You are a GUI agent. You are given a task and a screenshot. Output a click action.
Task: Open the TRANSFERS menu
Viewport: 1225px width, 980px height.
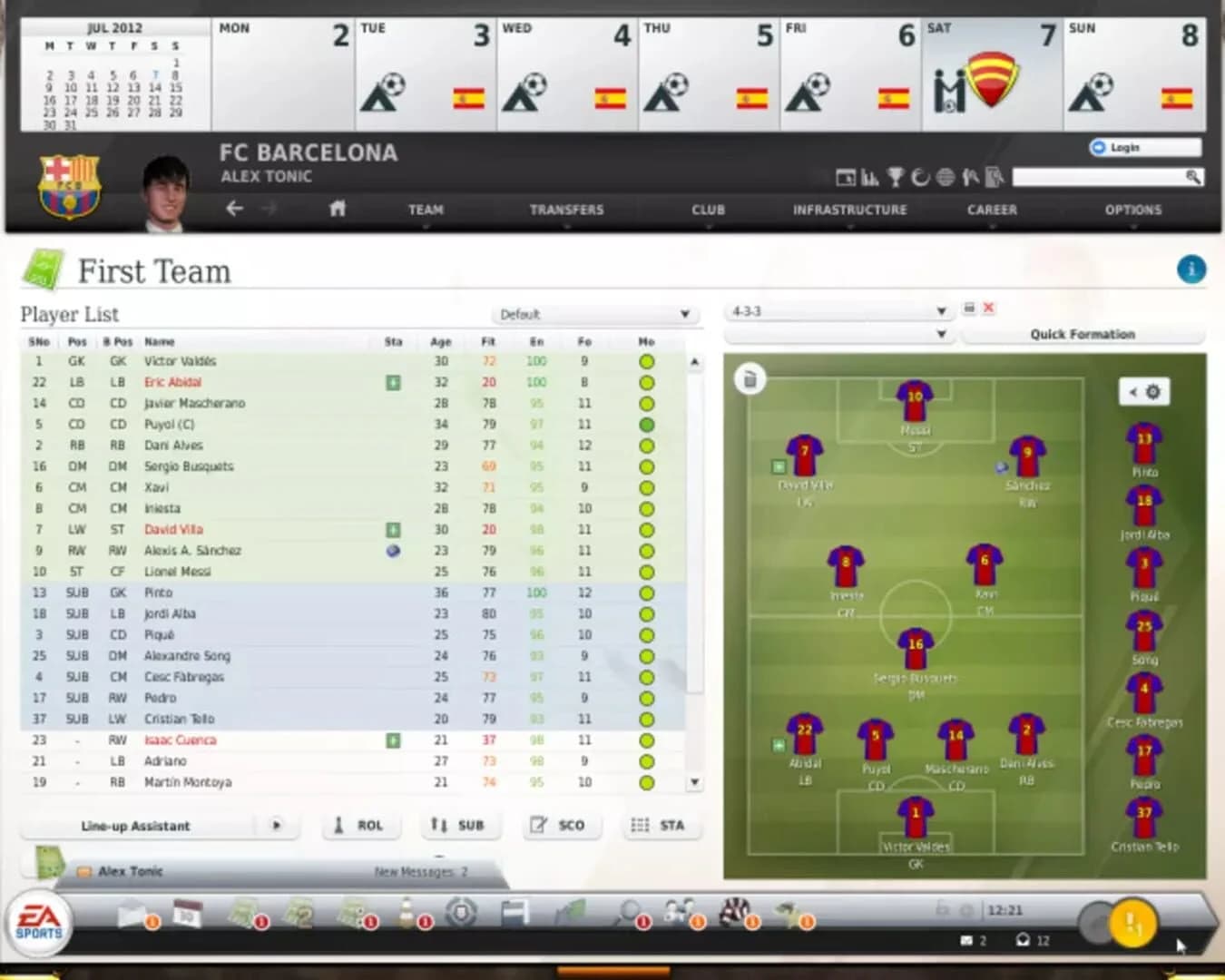567,210
